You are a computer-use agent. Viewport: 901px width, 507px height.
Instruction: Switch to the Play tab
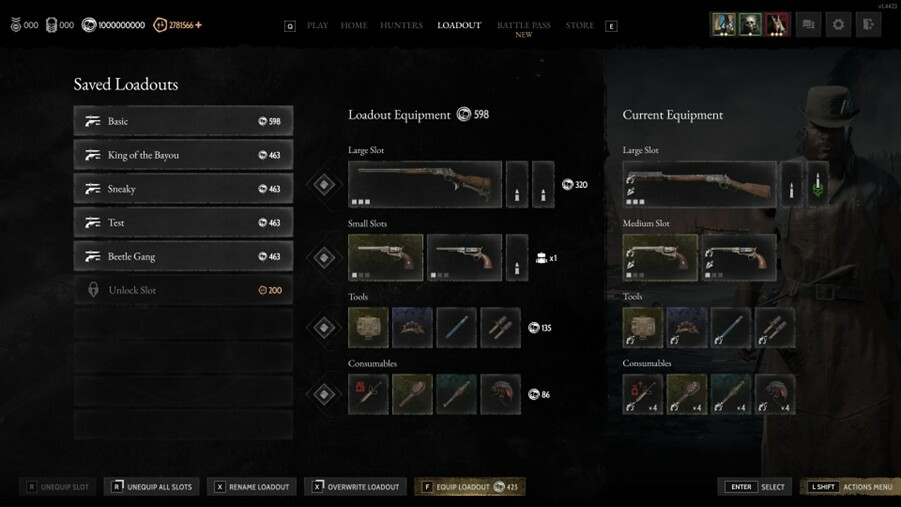pos(317,25)
